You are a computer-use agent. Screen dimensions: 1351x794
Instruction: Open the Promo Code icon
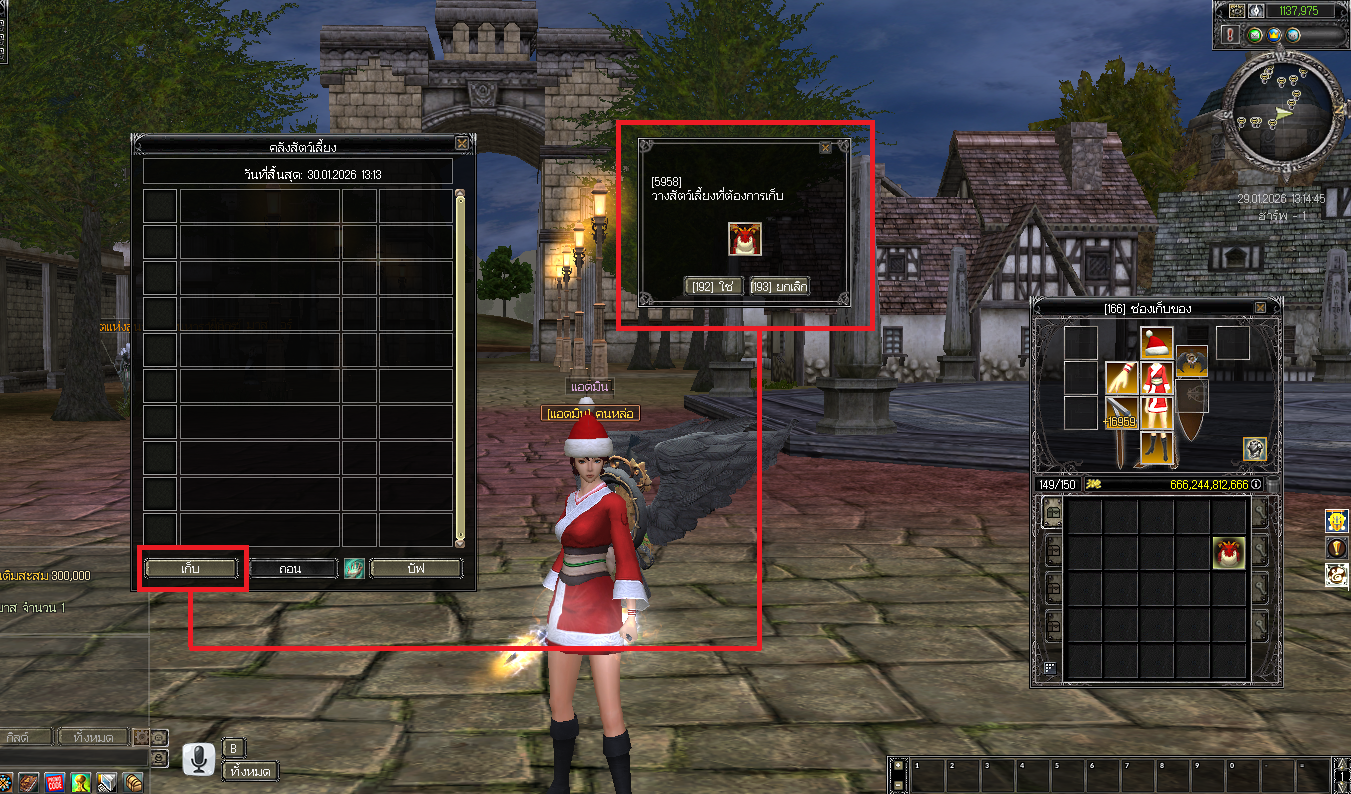[x=55, y=782]
